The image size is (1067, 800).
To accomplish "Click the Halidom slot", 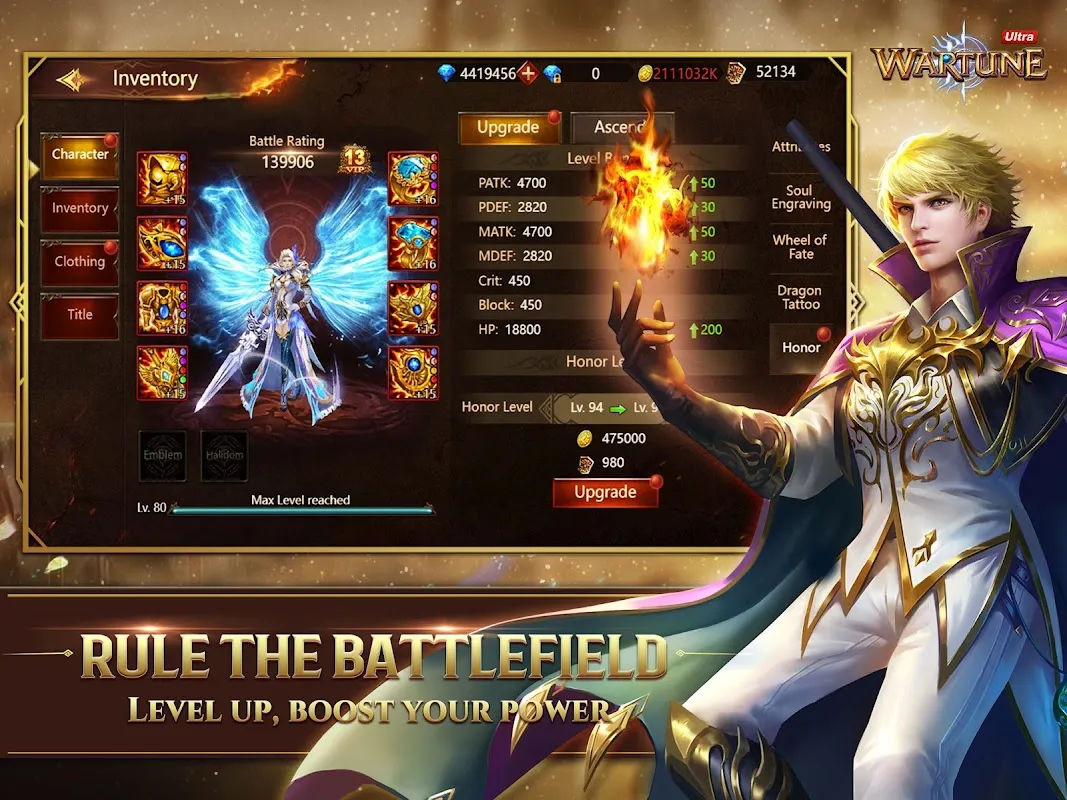I will point(224,455).
